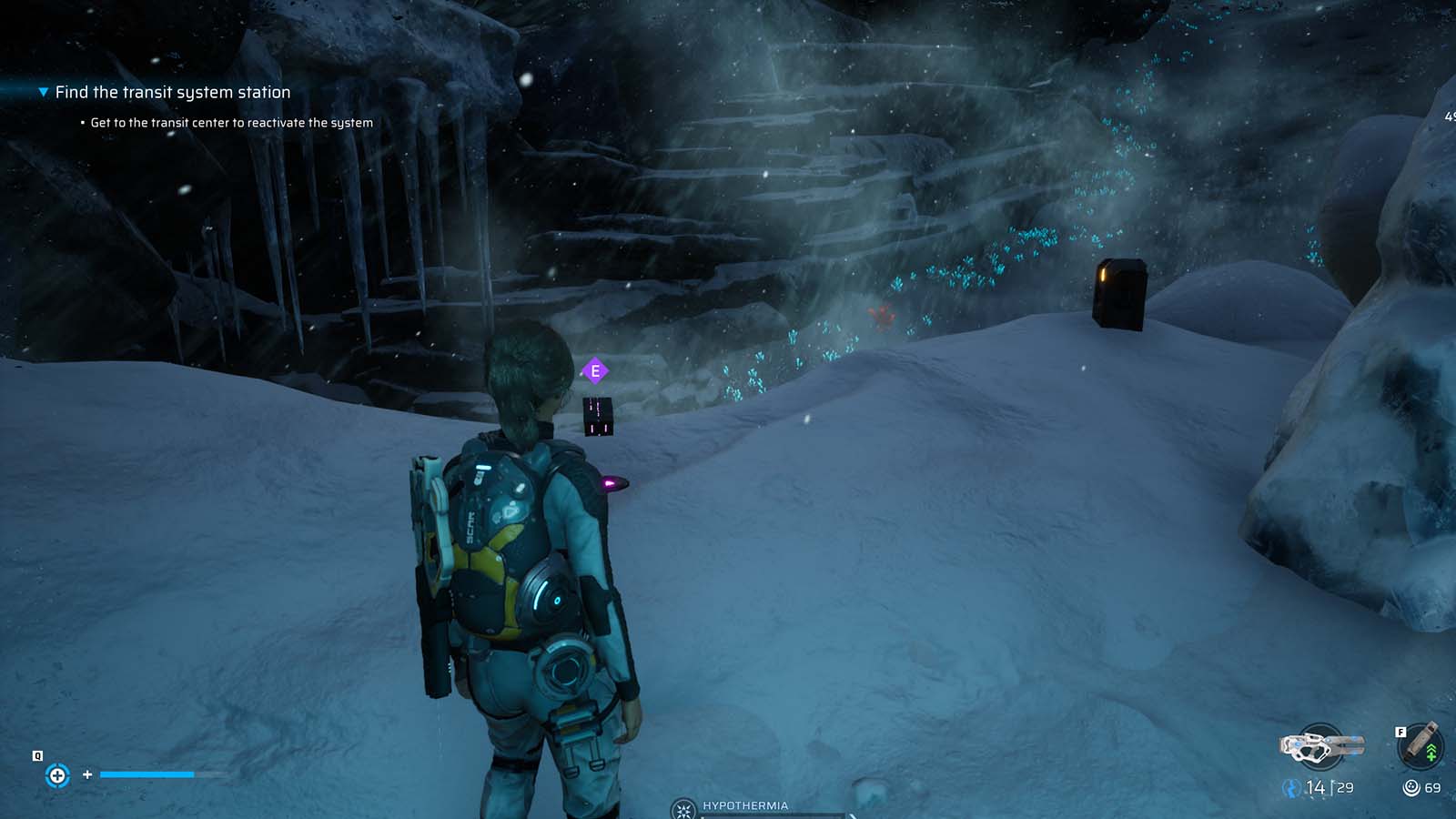This screenshot has height=819, width=1456.
Task: Click the blue ammo type icon beside 14
Action: 1290,787
